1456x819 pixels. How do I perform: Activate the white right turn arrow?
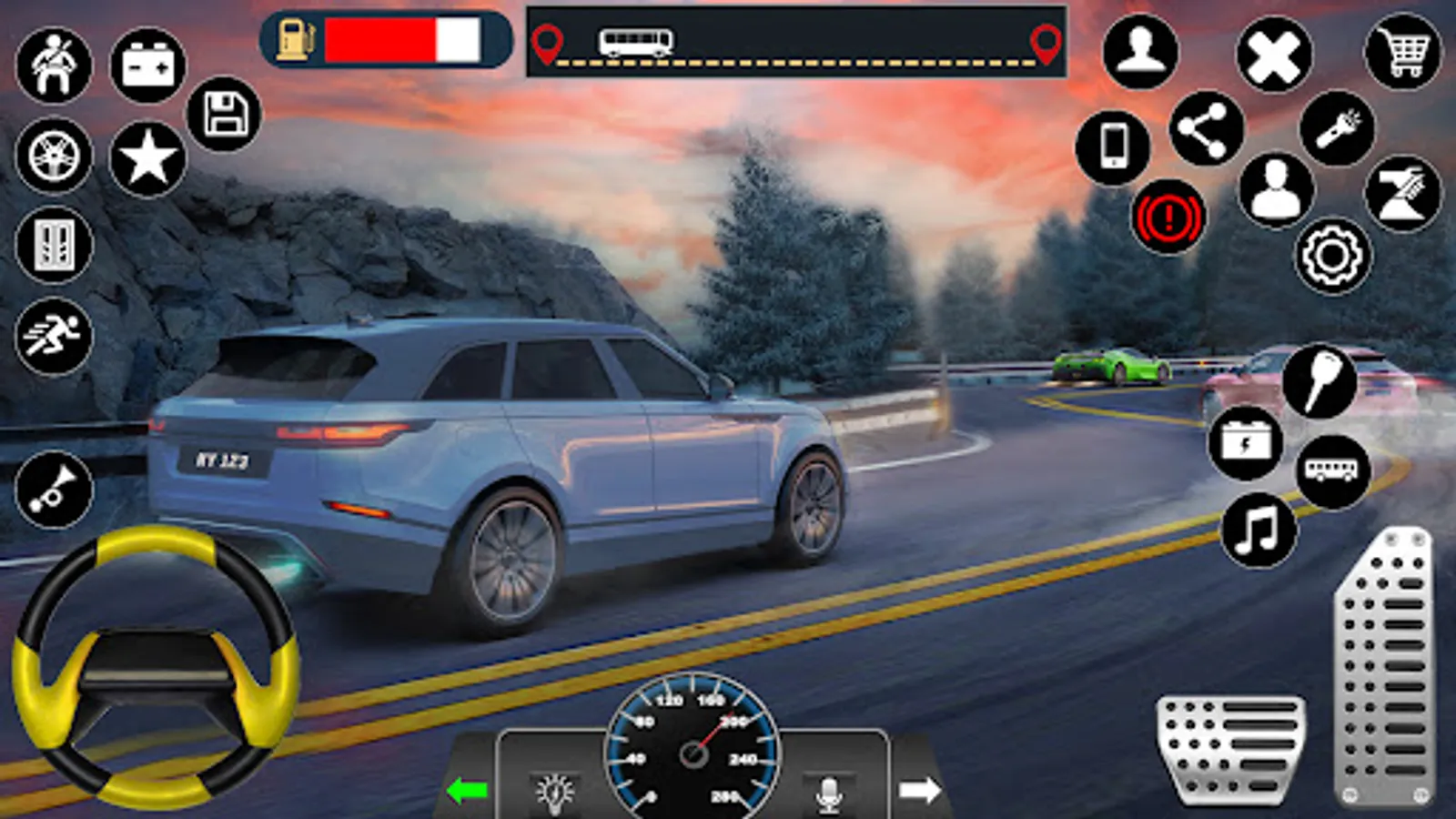coord(919,790)
